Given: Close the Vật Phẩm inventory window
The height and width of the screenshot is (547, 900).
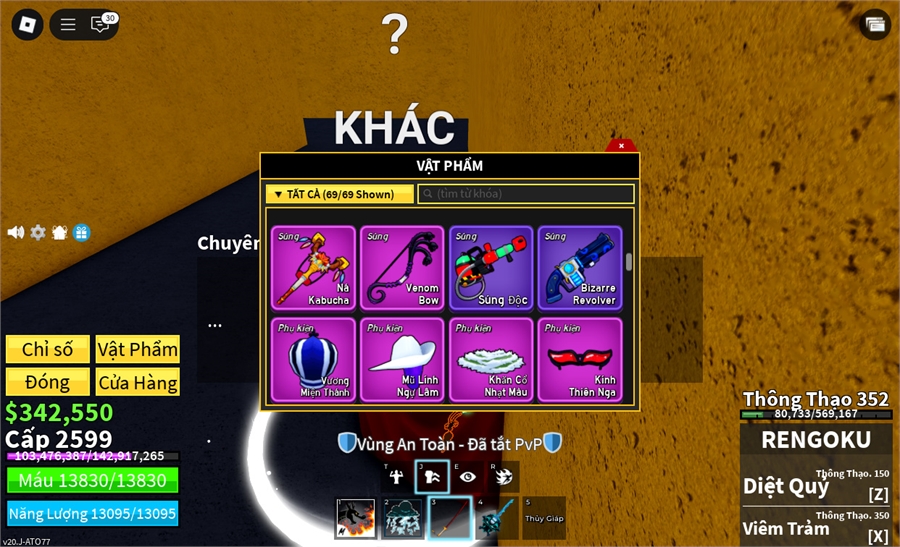Looking at the screenshot, I should tap(621, 146).
